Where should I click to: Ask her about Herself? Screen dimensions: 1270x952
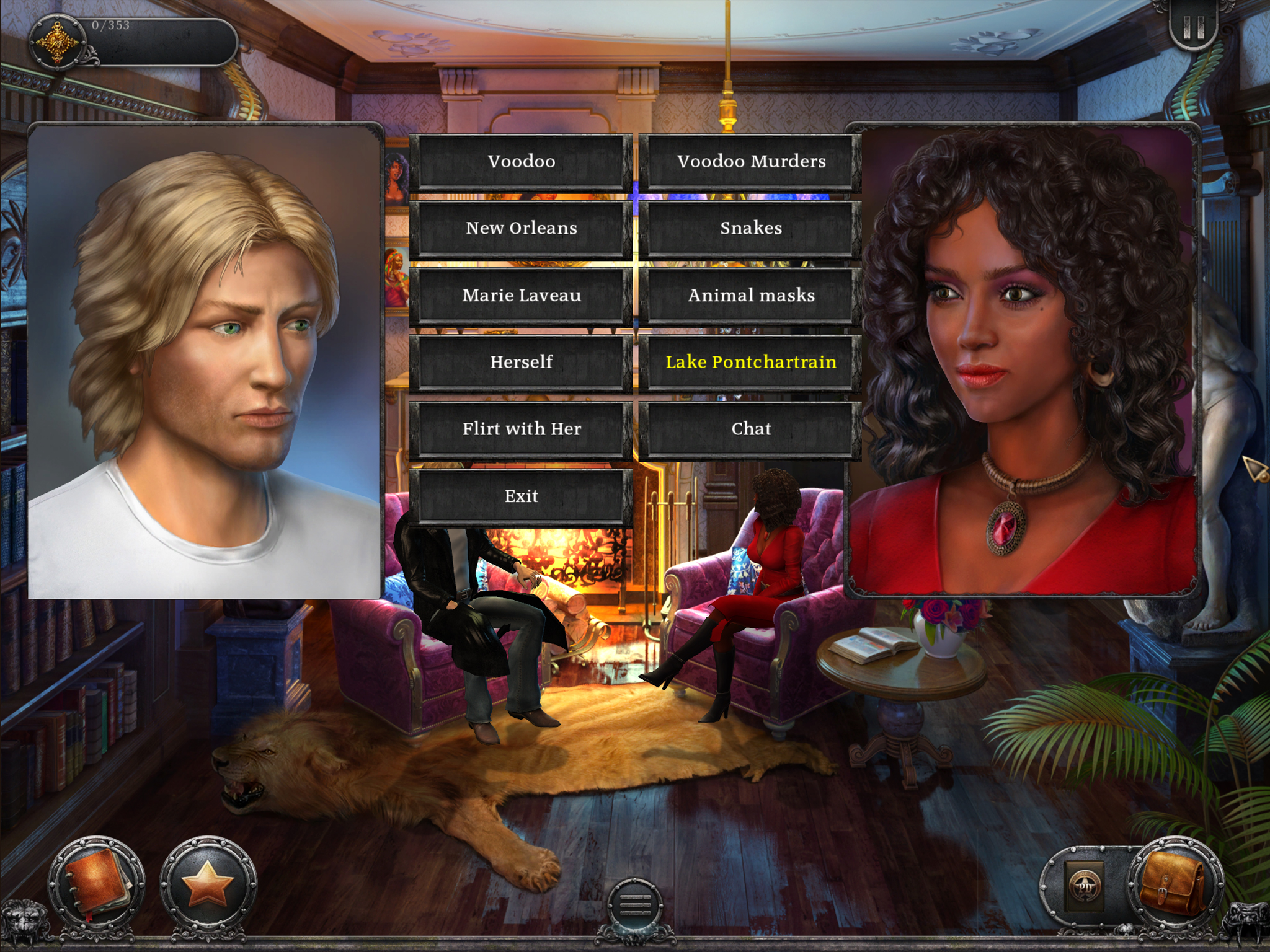coord(522,362)
